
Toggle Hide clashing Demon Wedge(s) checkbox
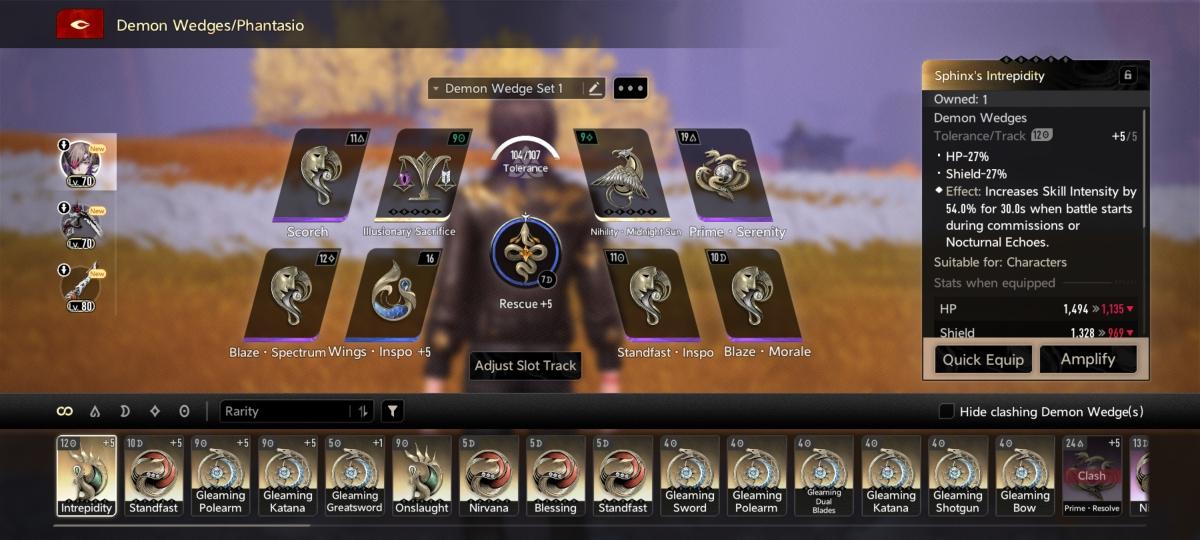(946, 412)
